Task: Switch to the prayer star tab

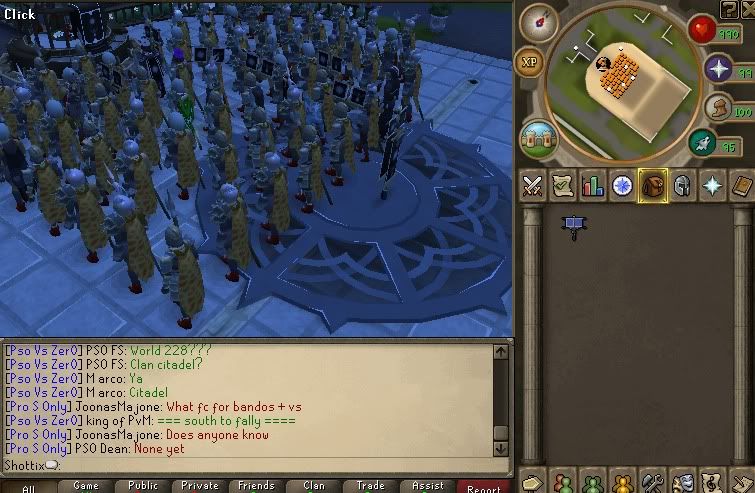Action: [713, 186]
